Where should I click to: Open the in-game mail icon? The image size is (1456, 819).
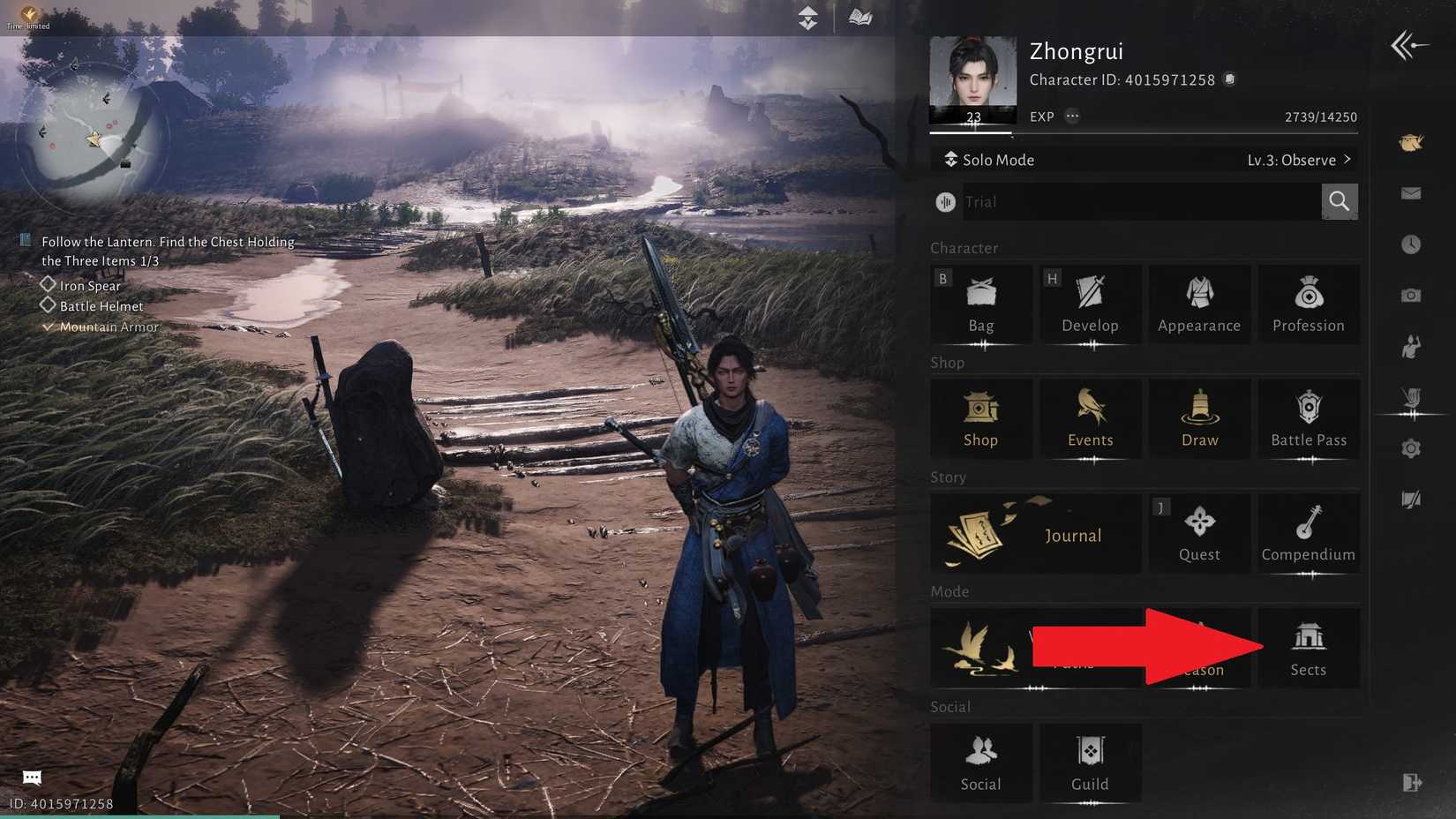pos(1410,193)
